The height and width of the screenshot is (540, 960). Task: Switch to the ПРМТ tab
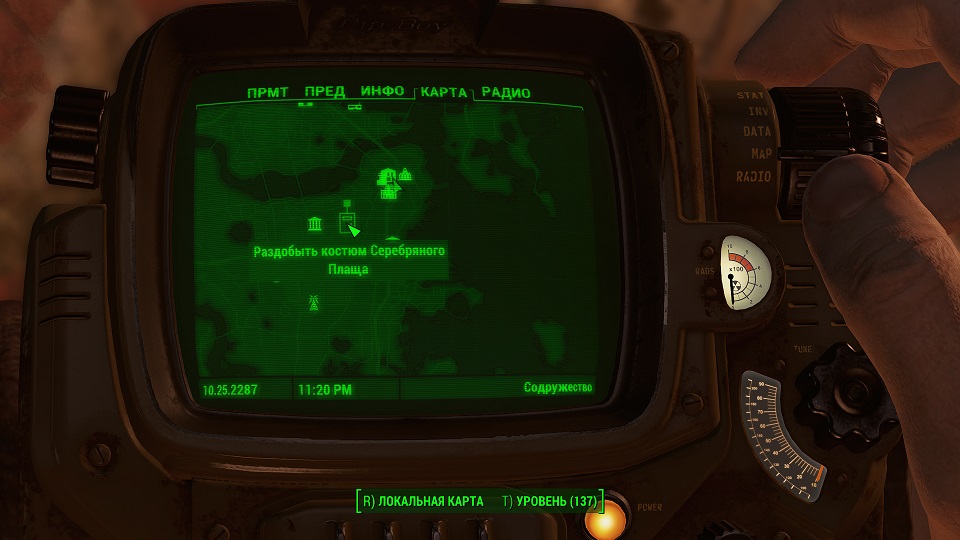pos(268,93)
